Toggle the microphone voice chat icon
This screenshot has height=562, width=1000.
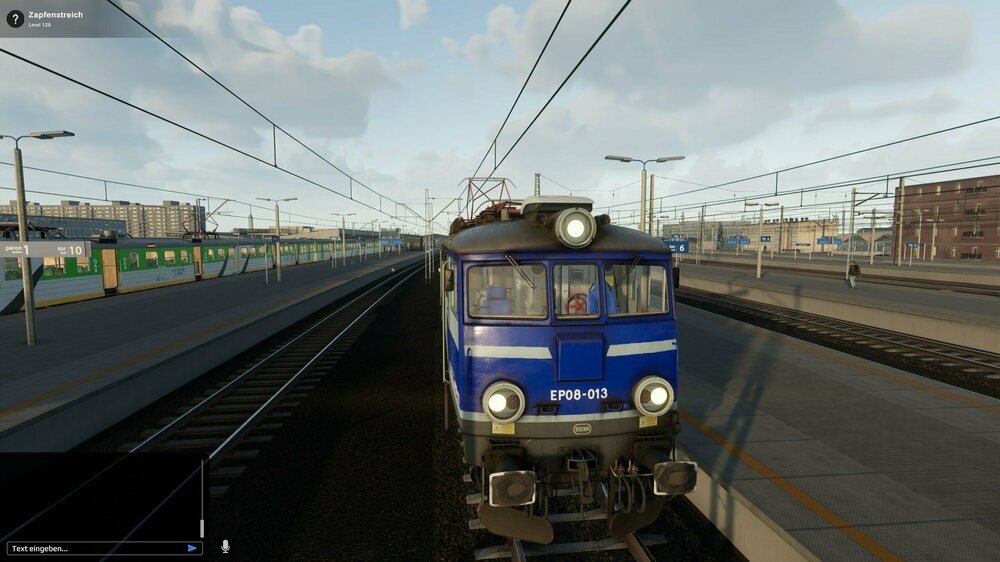tap(225, 546)
